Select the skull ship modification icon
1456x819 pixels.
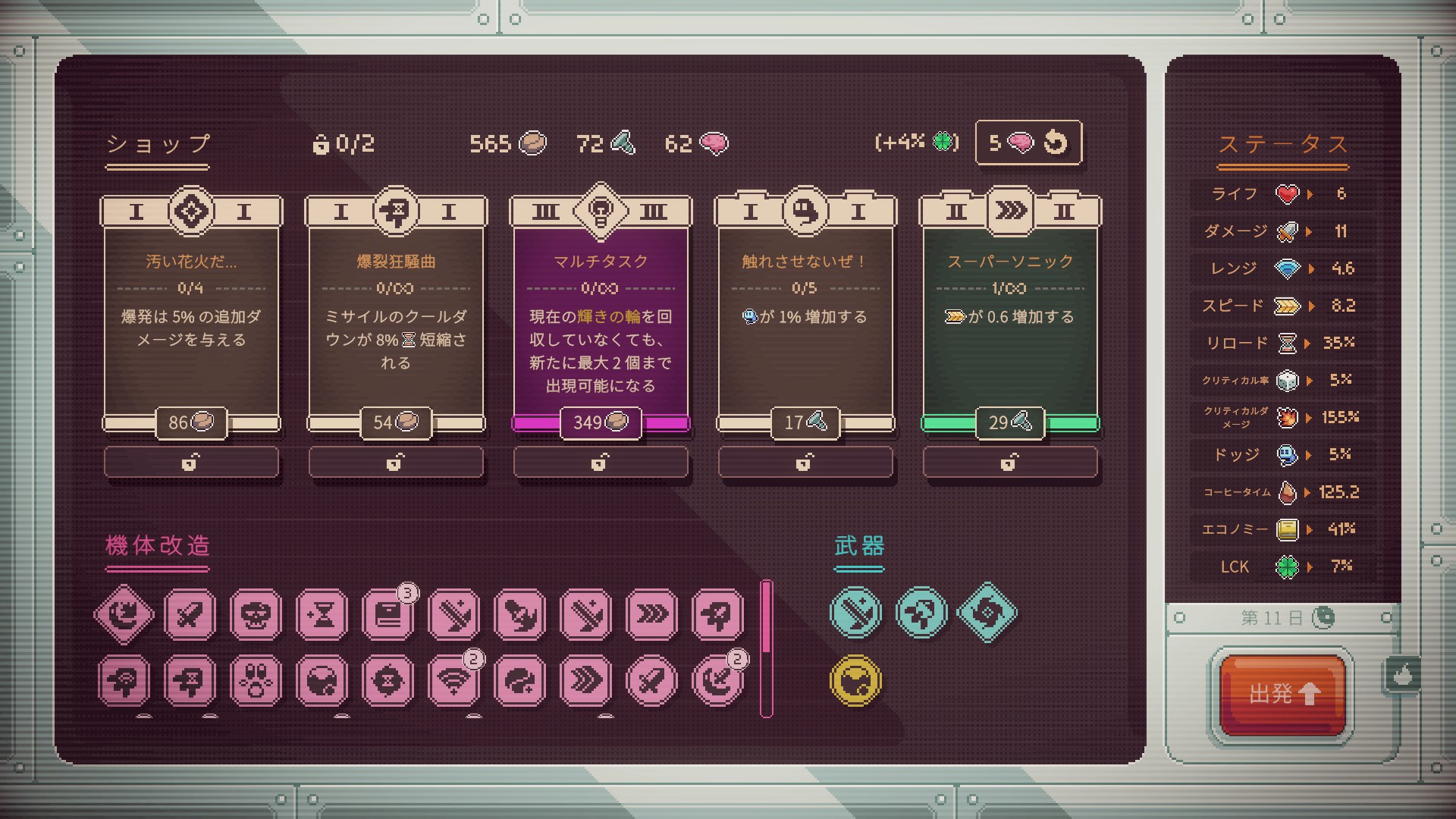click(x=256, y=614)
